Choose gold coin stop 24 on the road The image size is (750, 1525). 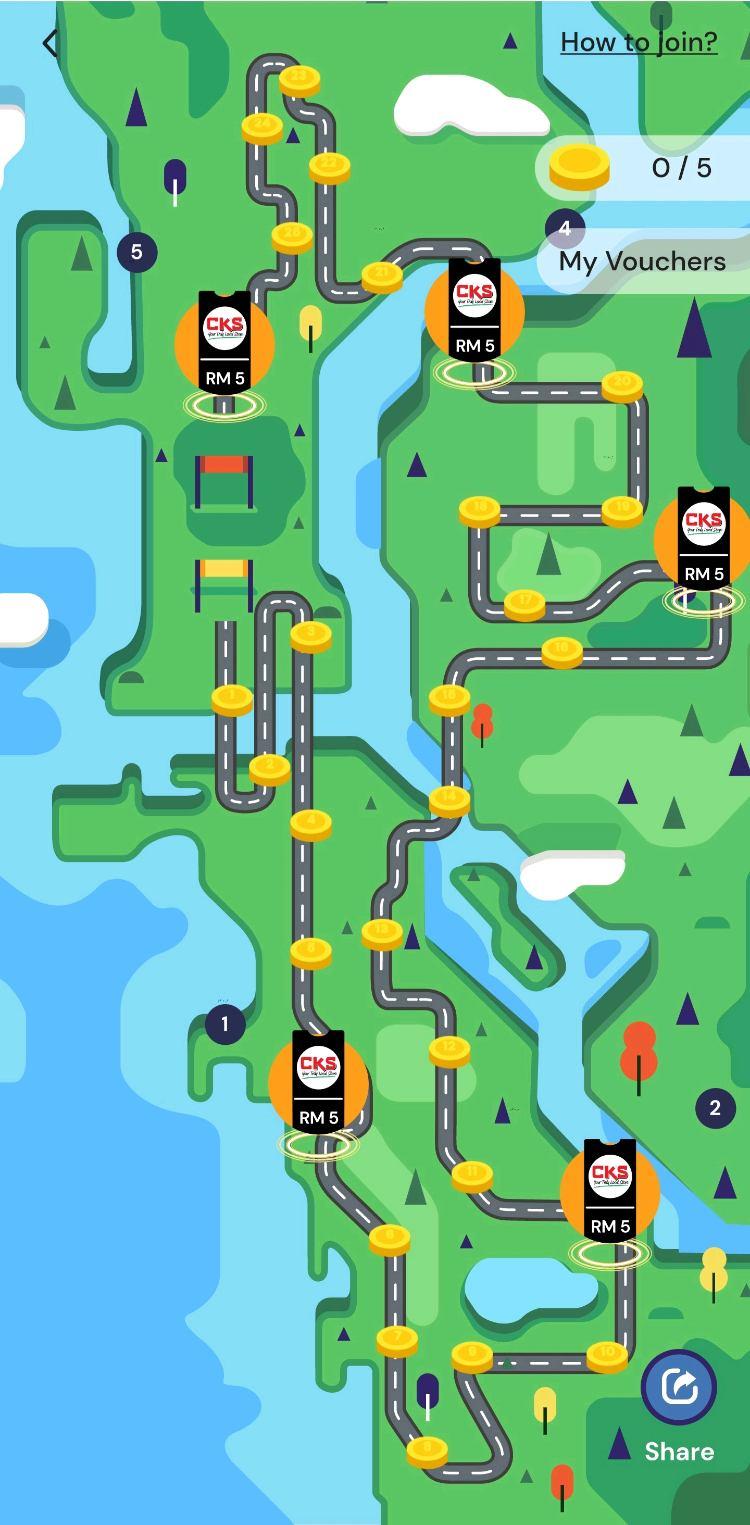click(262, 127)
